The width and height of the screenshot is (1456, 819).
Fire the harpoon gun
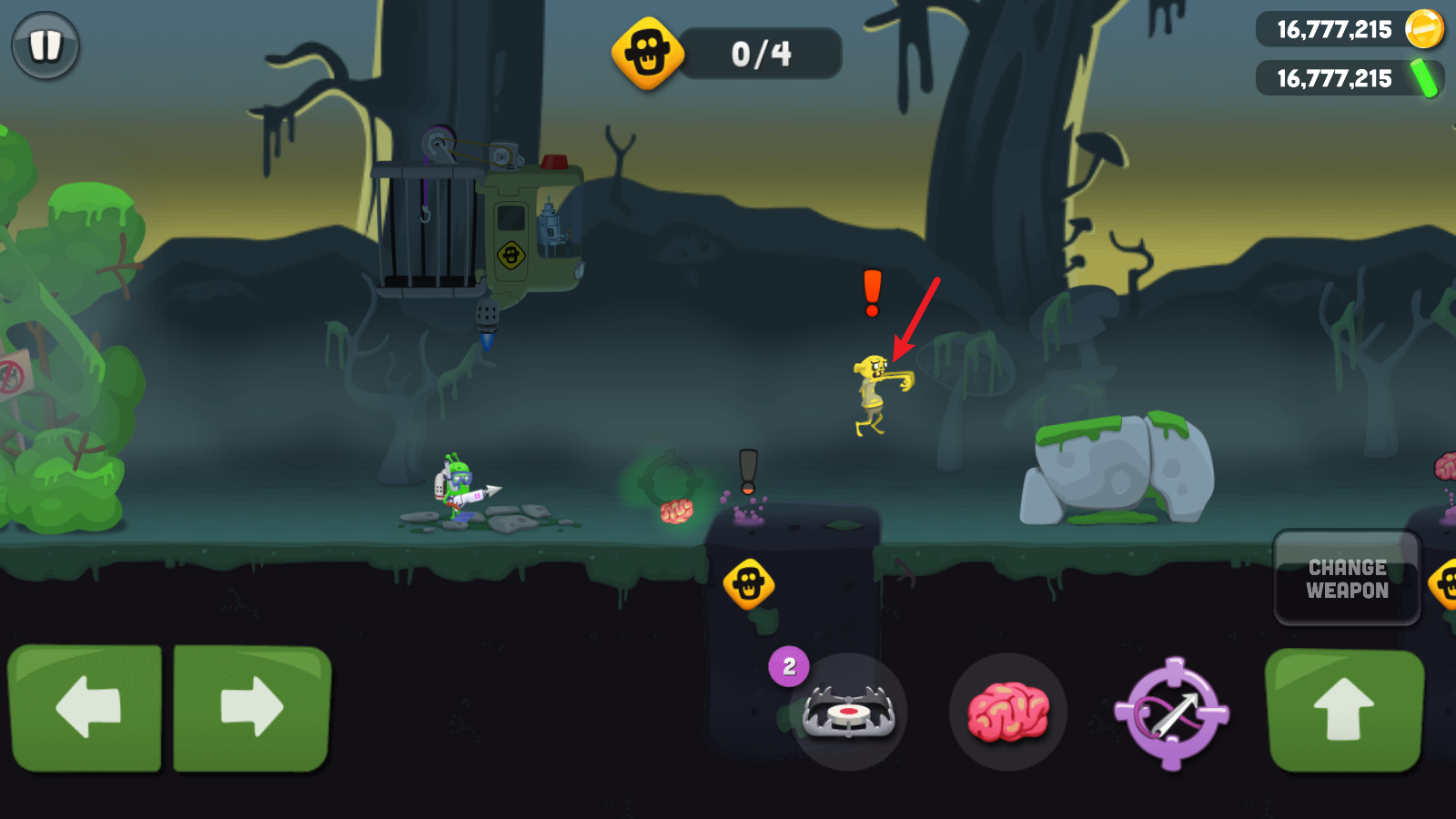click(x=1172, y=713)
